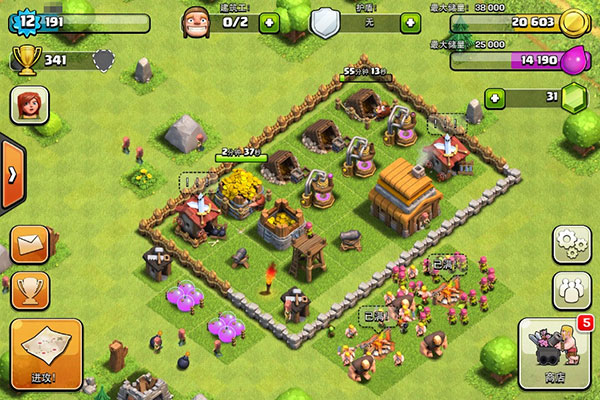This screenshot has width=600, height=400.
Task: Show the trophy achievements button
Action: pyautogui.click(x=30, y=292)
